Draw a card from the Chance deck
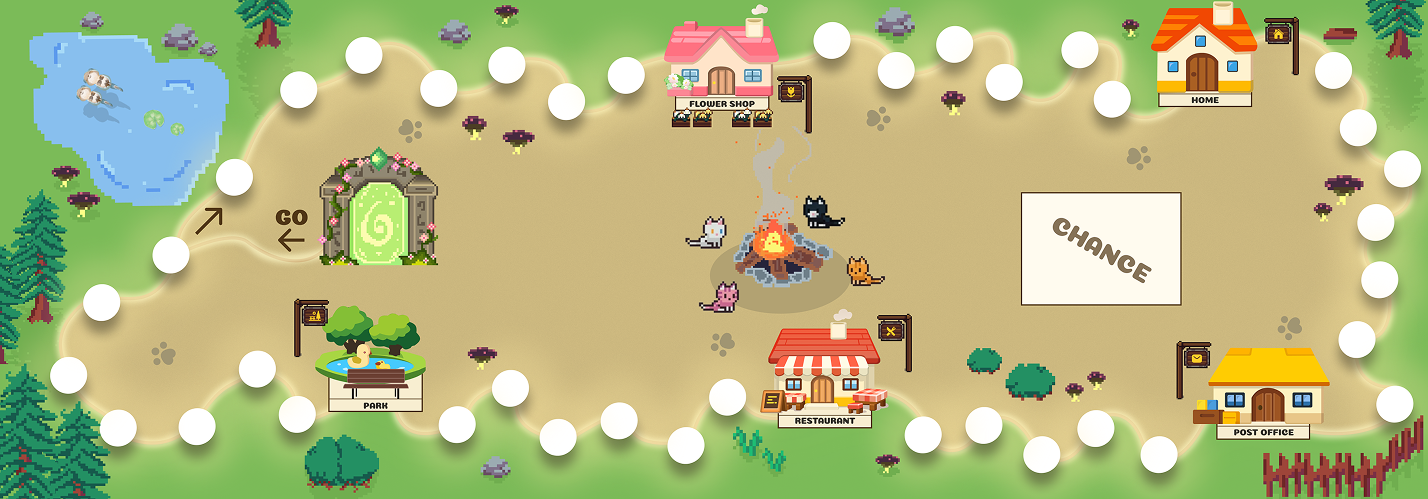The height and width of the screenshot is (499, 1428). click(1100, 248)
